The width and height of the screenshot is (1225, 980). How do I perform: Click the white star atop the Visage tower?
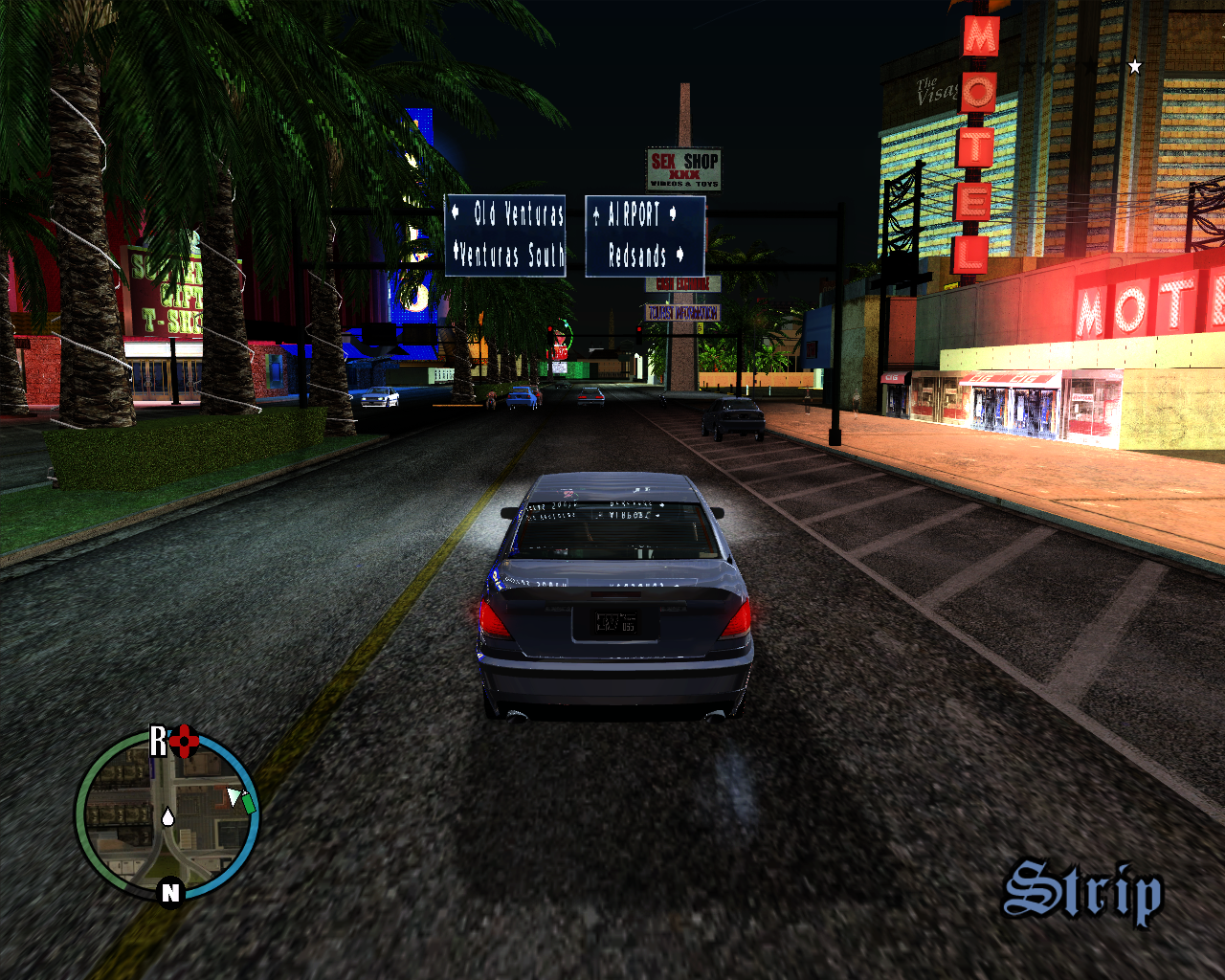pyautogui.click(x=1133, y=65)
